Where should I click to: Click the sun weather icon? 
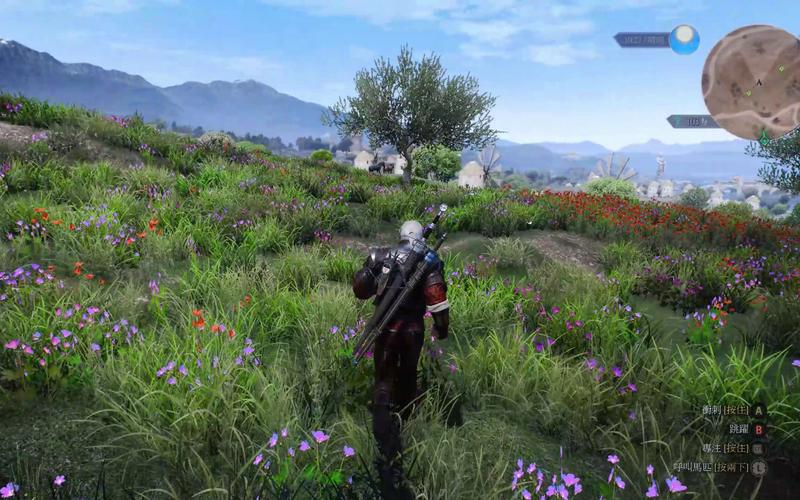pyautogui.click(x=684, y=39)
